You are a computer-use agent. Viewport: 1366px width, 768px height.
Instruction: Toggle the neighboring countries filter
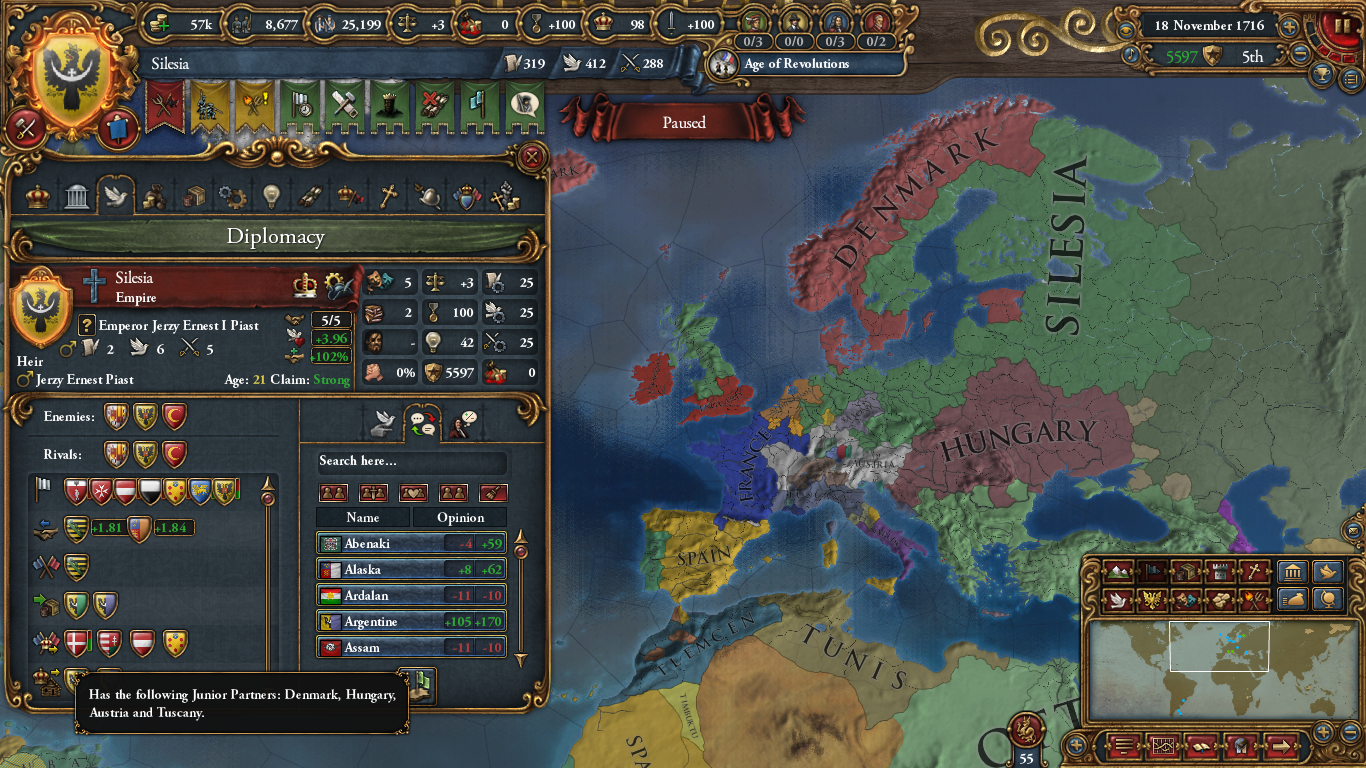pos(334,493)
